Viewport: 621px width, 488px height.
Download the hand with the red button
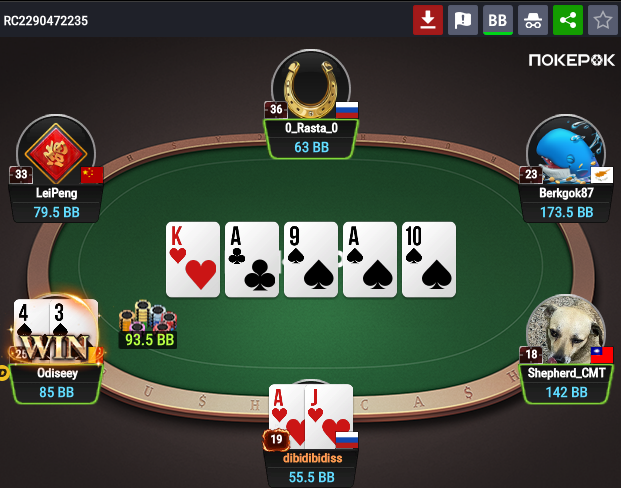coord(428,19)
